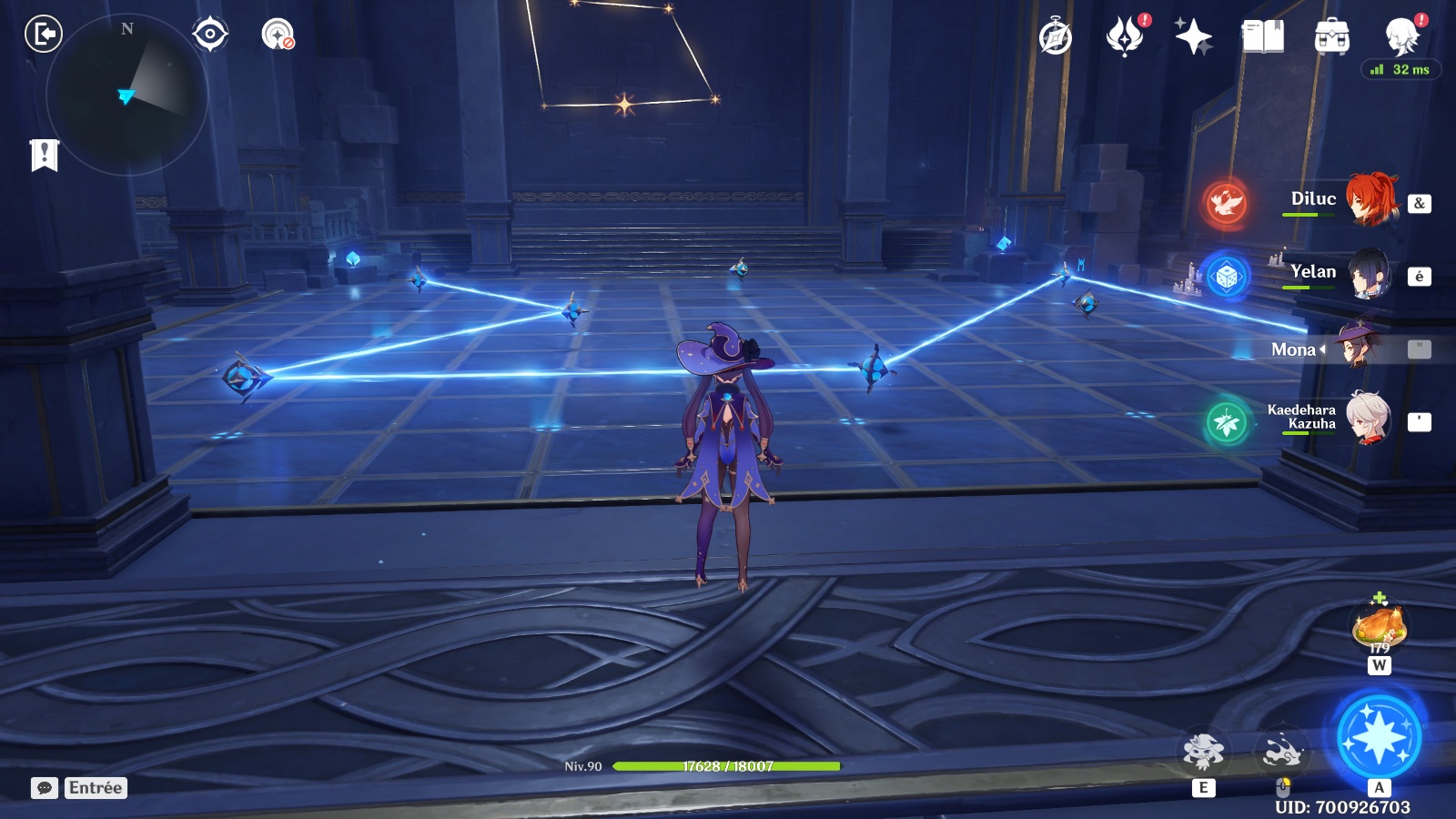Click the signal-off icon near minimap
Screen dimensions: 1456x819
click(x=278, y=35)
